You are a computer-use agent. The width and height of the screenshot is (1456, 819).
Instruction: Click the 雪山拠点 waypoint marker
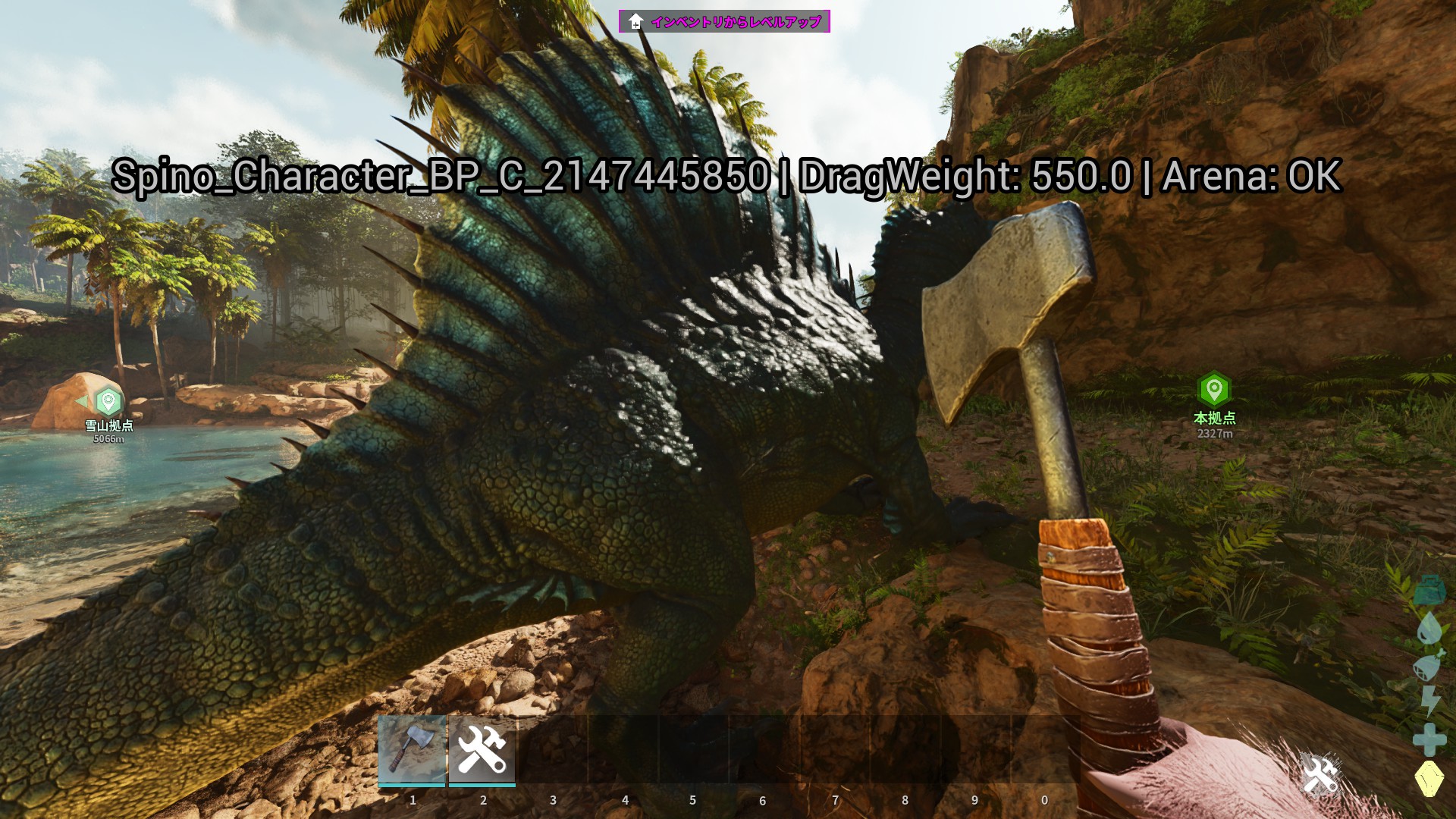pos(108,401)
